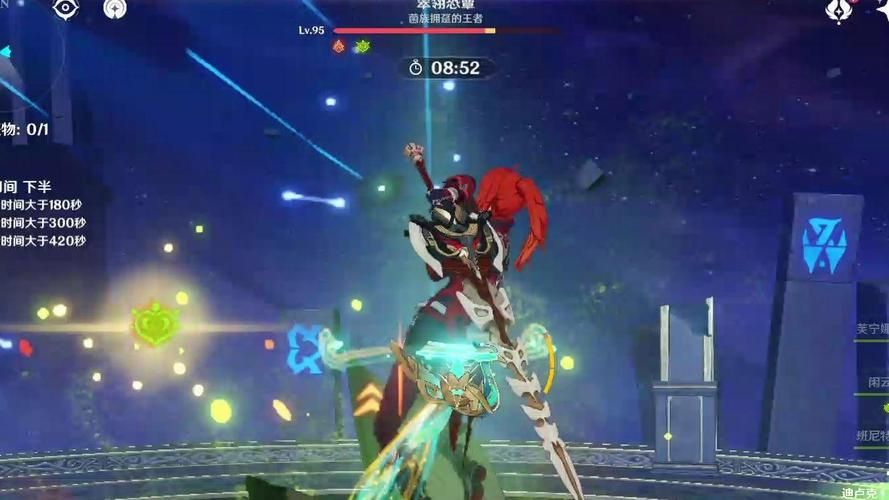This screenshot has height=500, width=889.
Task: Switch to party member 芙宁娜
Action: coord(871,327)
